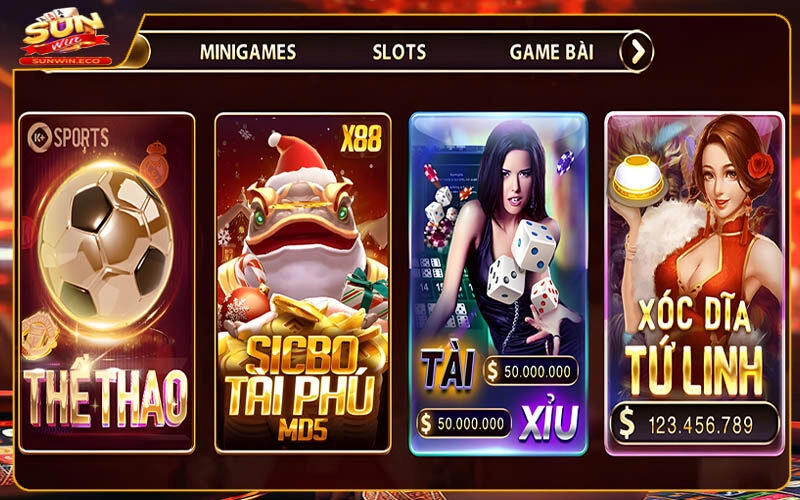Image resolution: width=800 pixels, height=500 pixels.
Task: Choose the Tài Xỉu dice game card
Action: point(498,282)
